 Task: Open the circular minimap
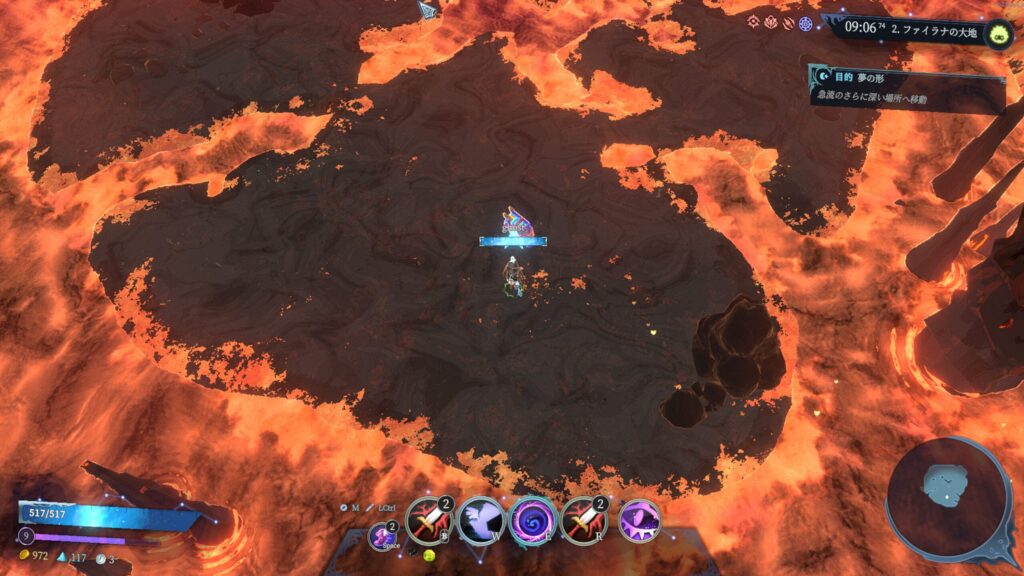947,498
